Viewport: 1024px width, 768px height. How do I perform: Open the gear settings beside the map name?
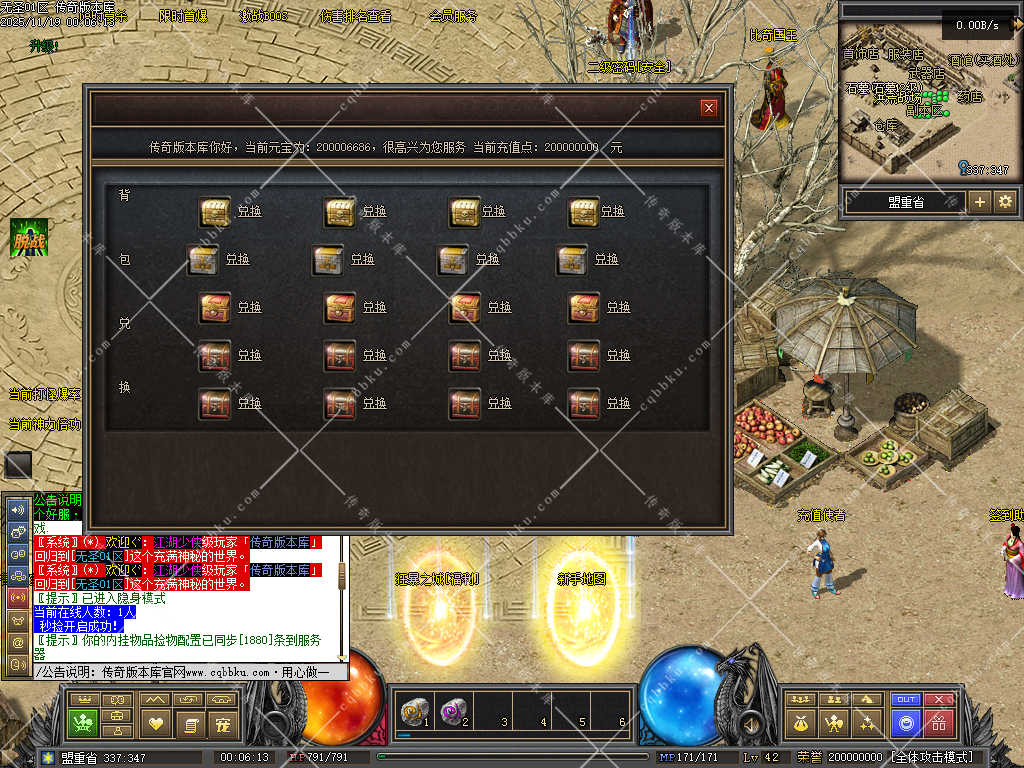coord(1004,202)
